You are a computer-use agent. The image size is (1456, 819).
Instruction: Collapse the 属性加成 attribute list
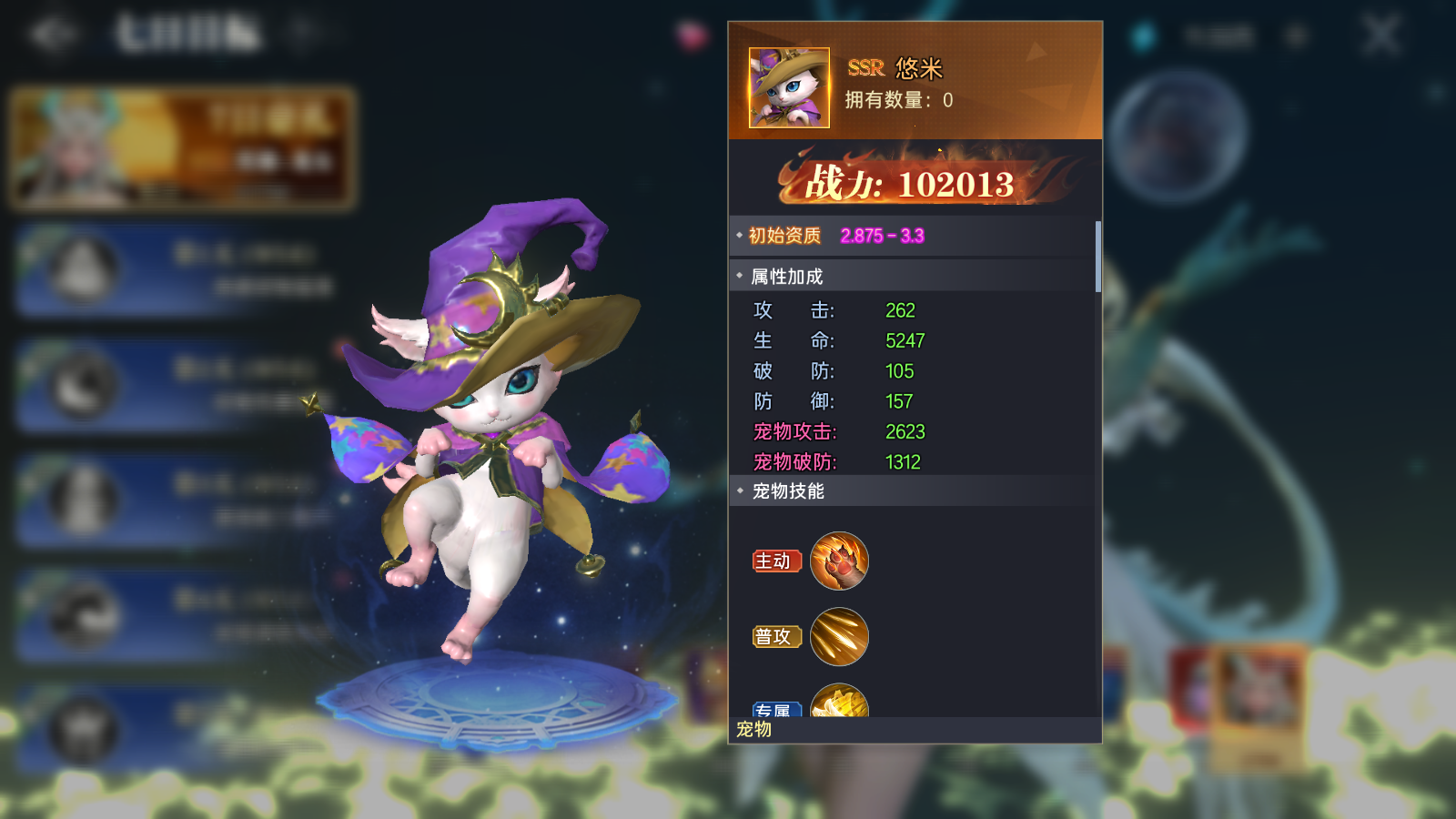(x=738, y=275)
